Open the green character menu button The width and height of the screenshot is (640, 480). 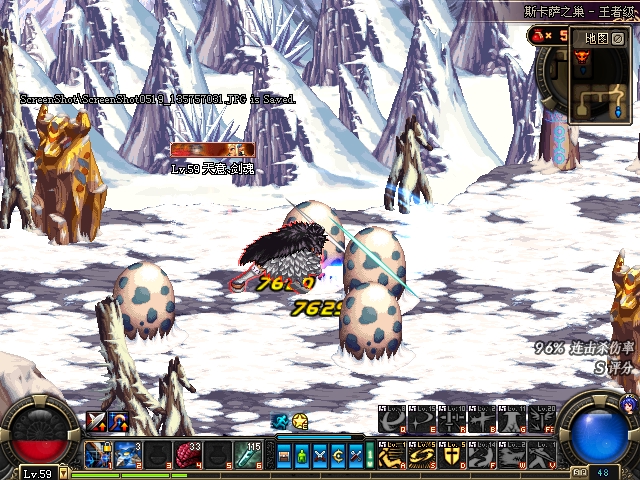pyautogui.click(x=302, y=457)
